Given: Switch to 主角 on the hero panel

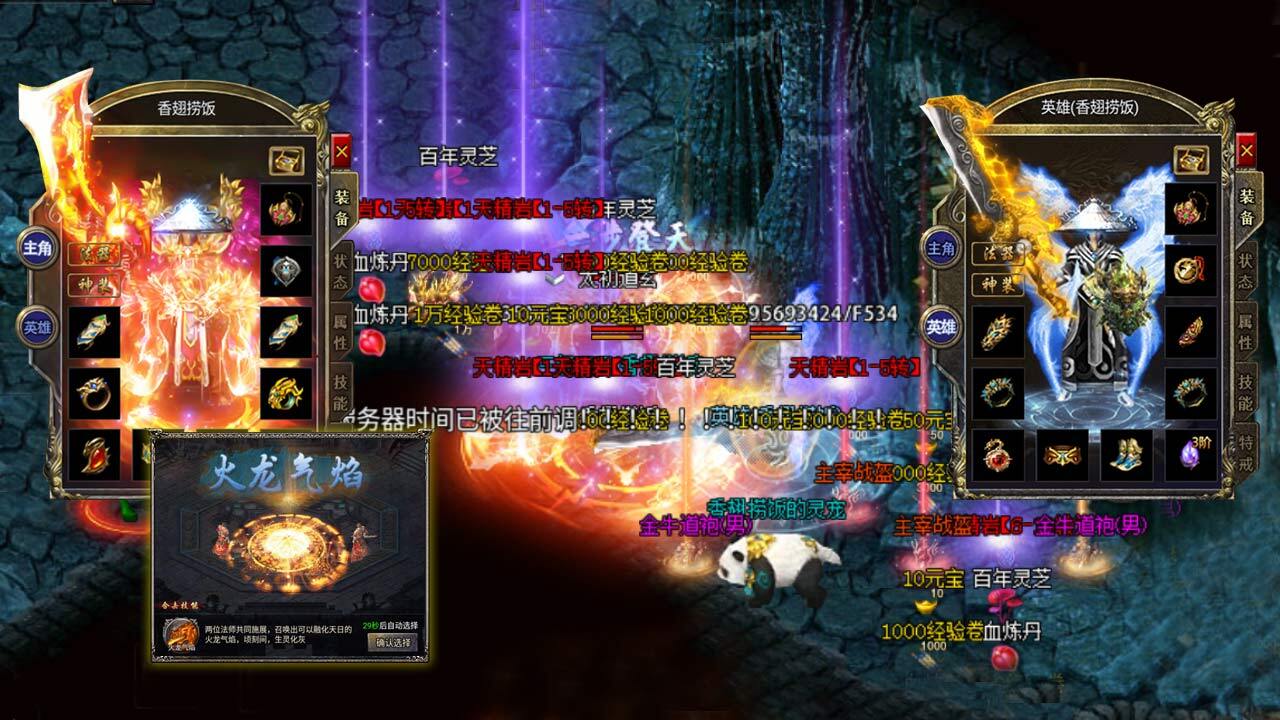Looking at the screenshot, I should (941, 247).
